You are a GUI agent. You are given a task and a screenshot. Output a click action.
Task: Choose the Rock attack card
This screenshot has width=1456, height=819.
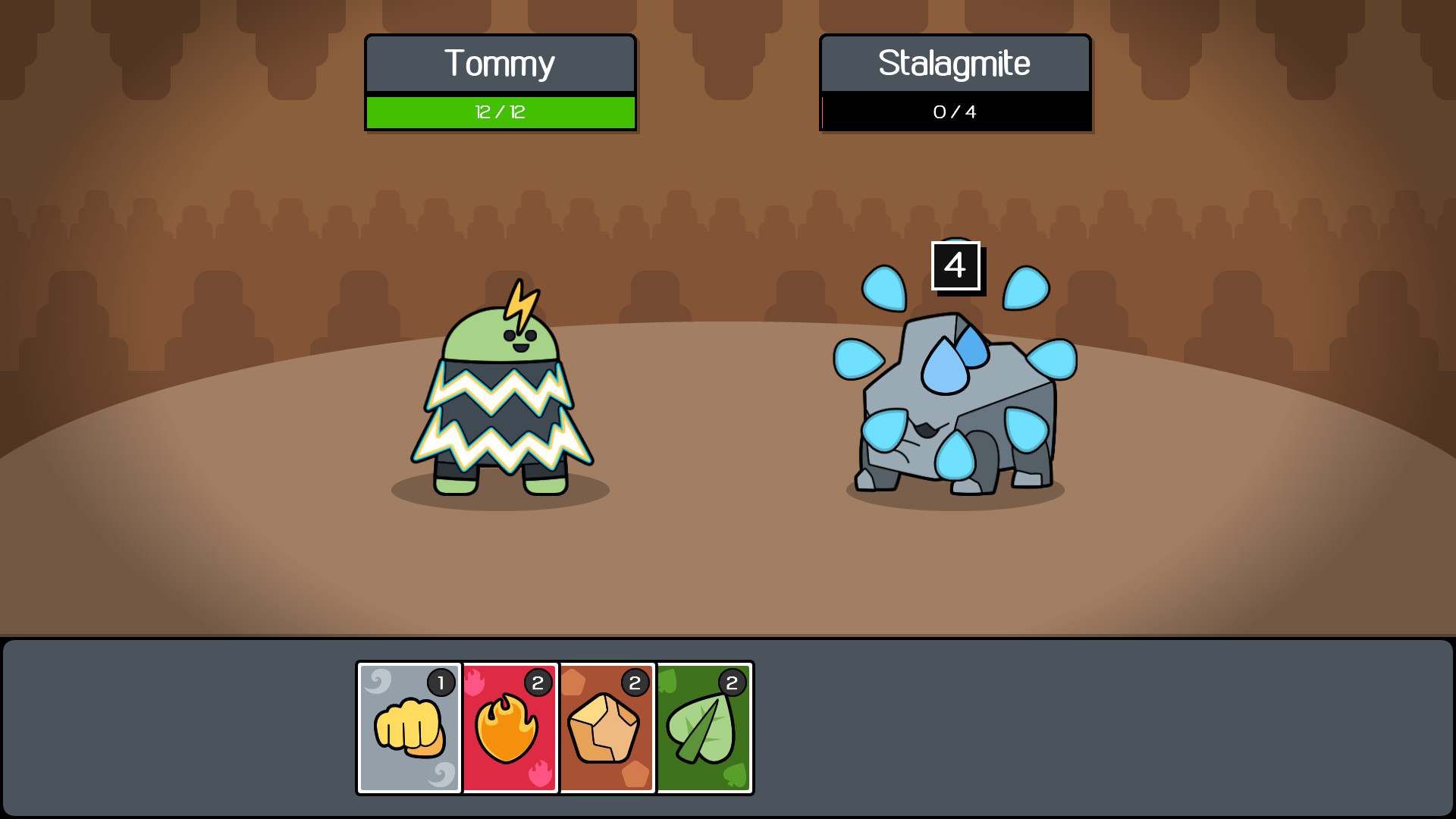[607, 726]
